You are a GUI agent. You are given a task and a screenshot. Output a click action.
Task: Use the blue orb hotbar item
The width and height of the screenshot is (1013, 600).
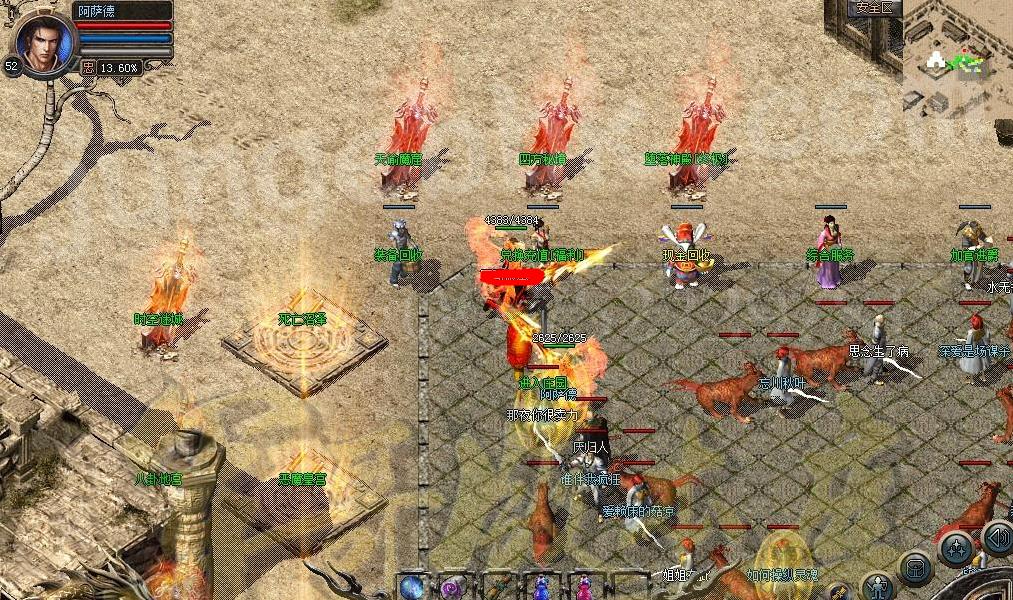(411, 585)
